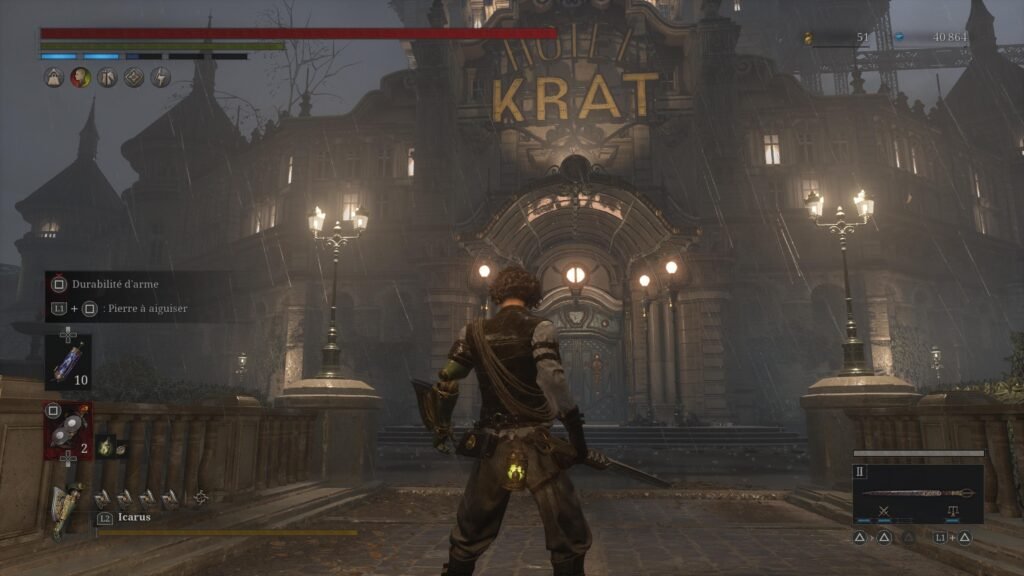Click the red-green head status icon
This screenshot has width=1024, height=576.
pyautogui.click(x=80, y=77)
